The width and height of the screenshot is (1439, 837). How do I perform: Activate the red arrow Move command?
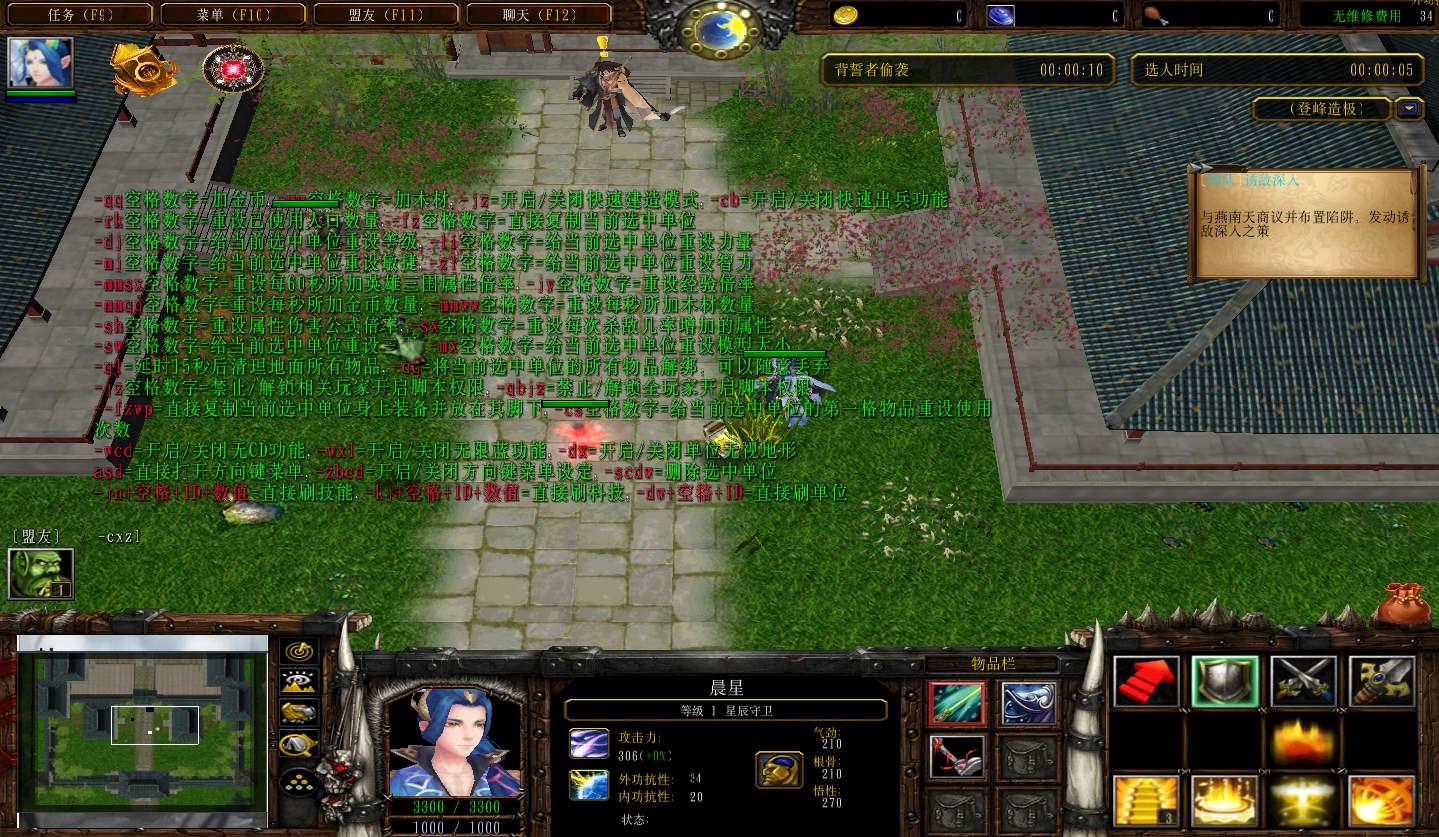point(1146,682)
